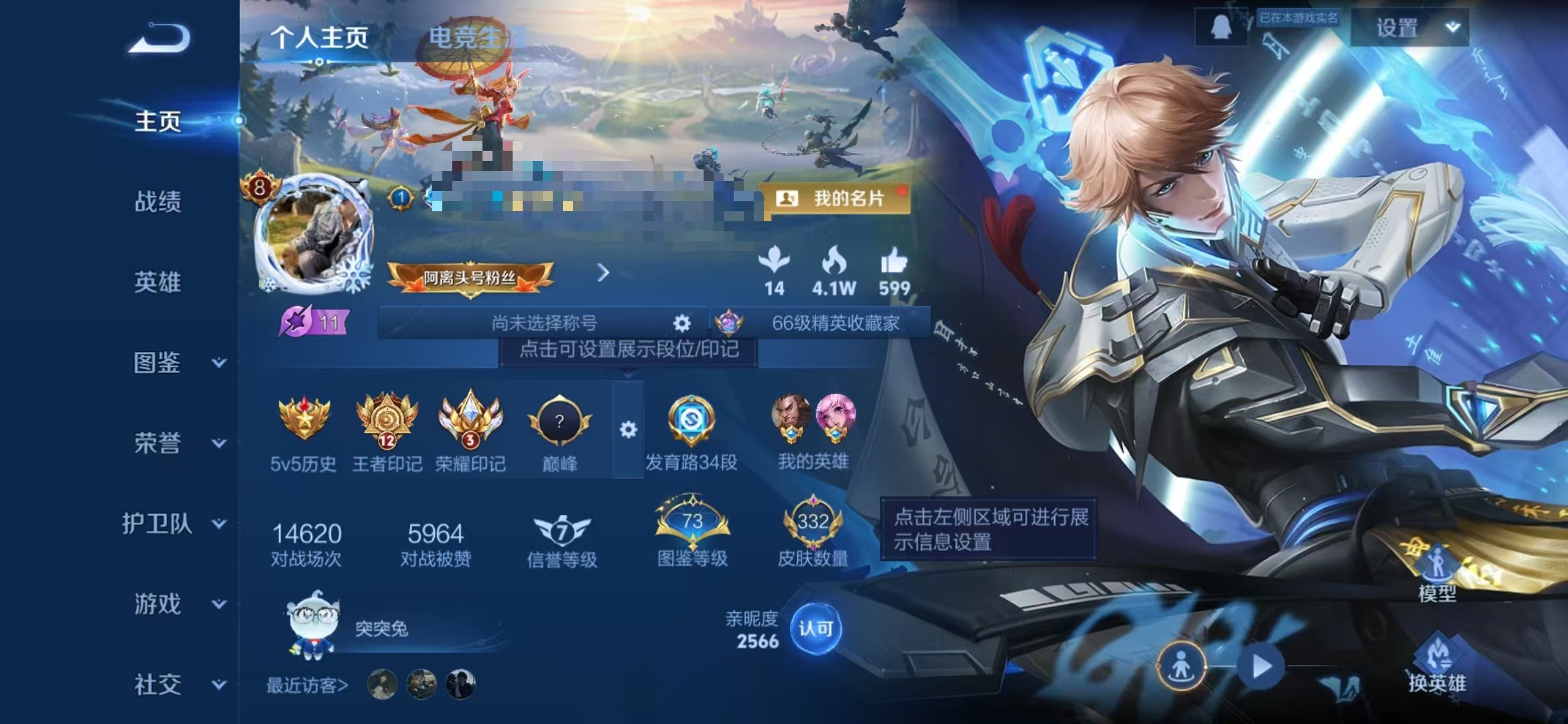Switch to the 电竞生涯 tab

pos(476,39)
